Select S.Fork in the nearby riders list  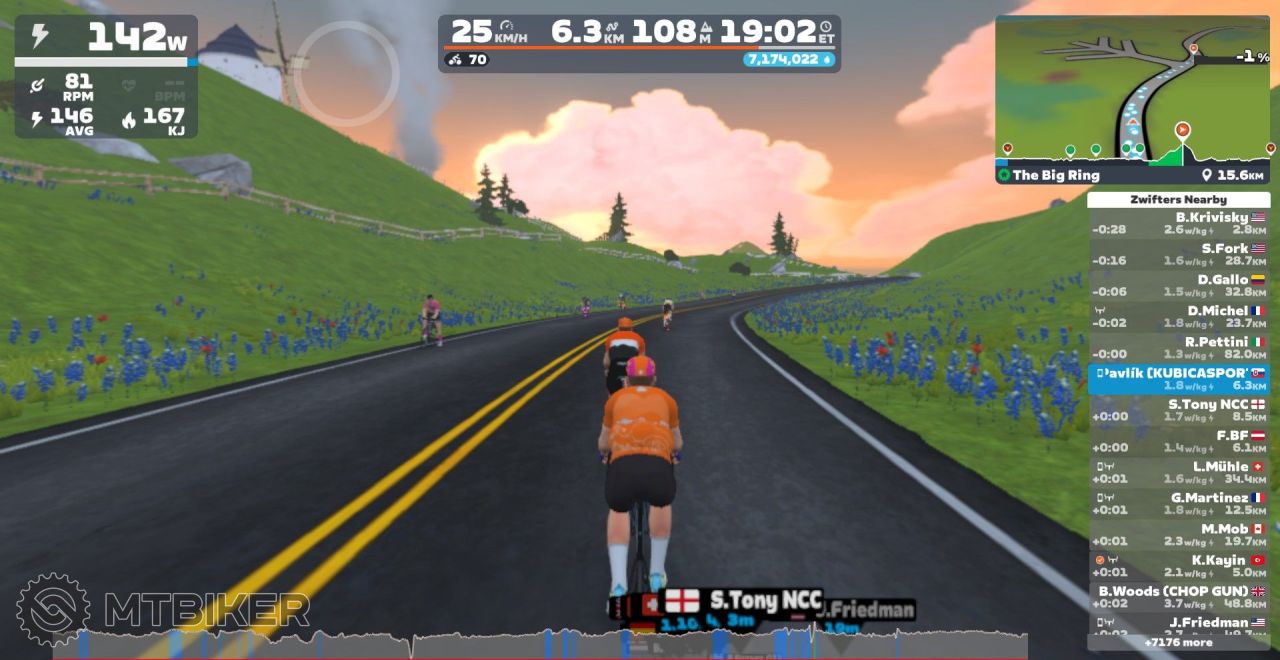(1178, 254)
